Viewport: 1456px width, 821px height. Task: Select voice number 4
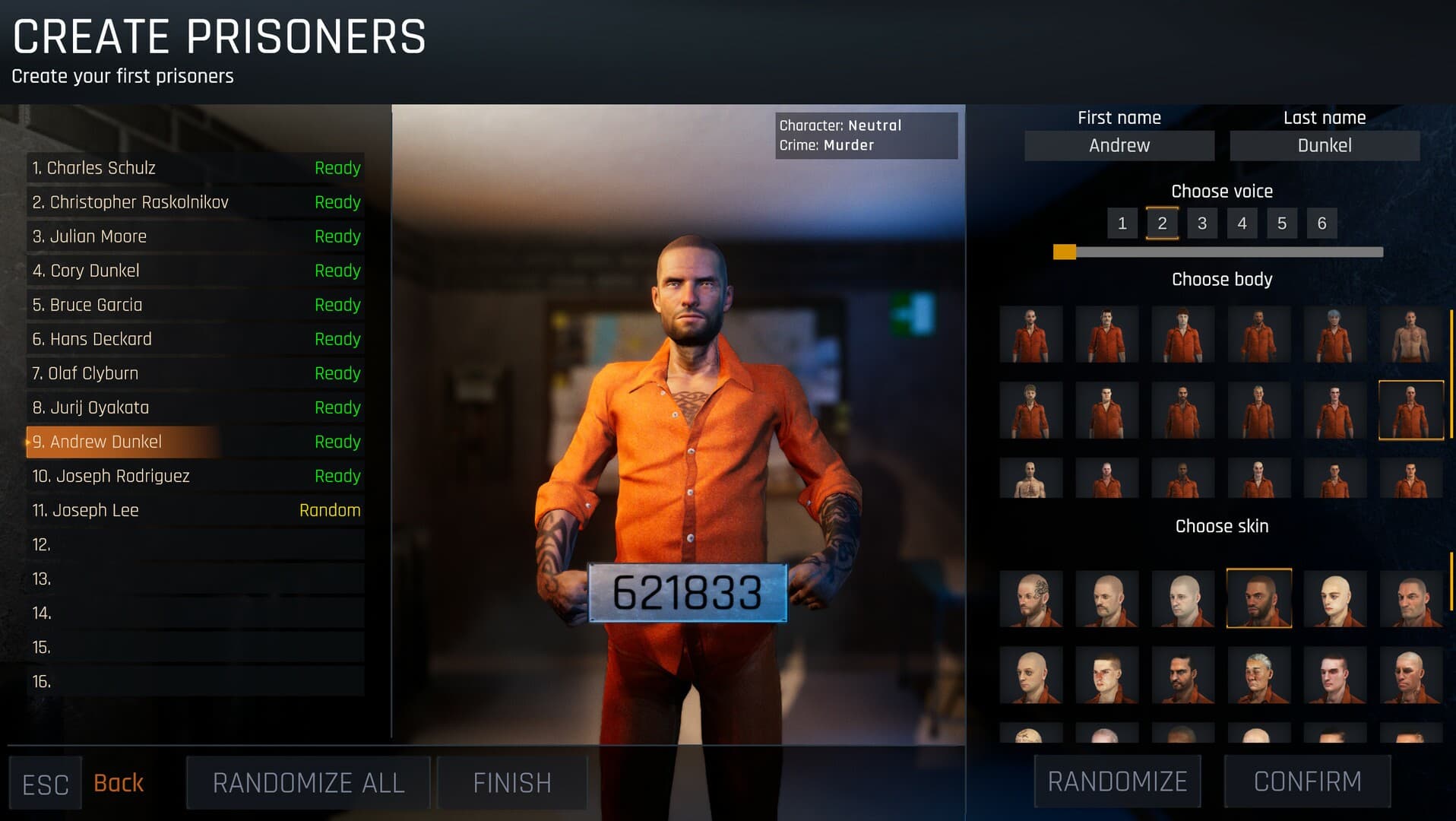pos(1242,223)
